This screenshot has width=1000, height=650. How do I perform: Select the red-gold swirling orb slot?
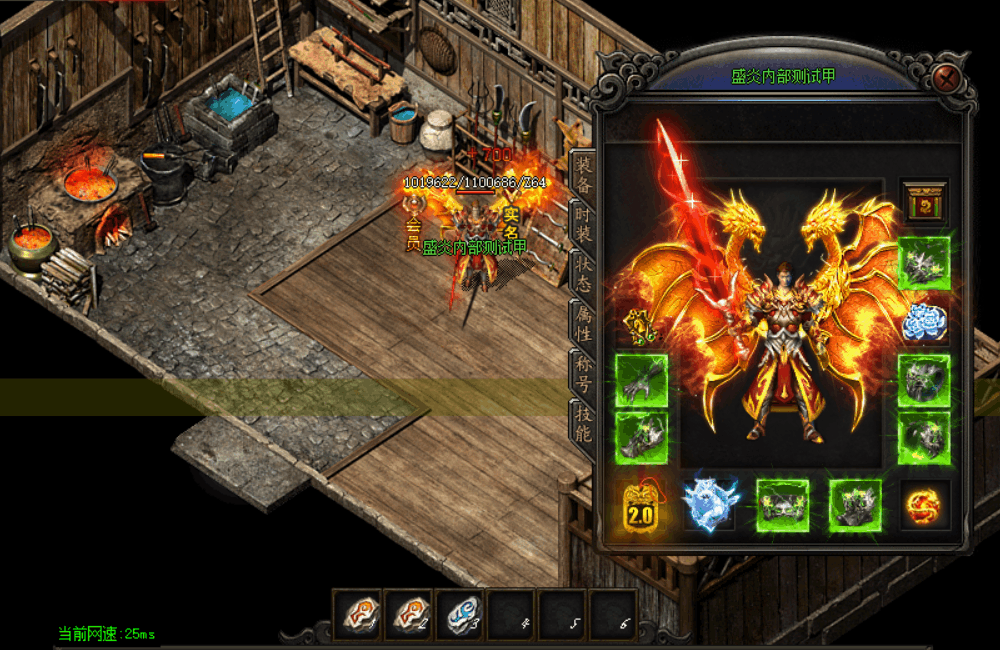pos(923,505)
